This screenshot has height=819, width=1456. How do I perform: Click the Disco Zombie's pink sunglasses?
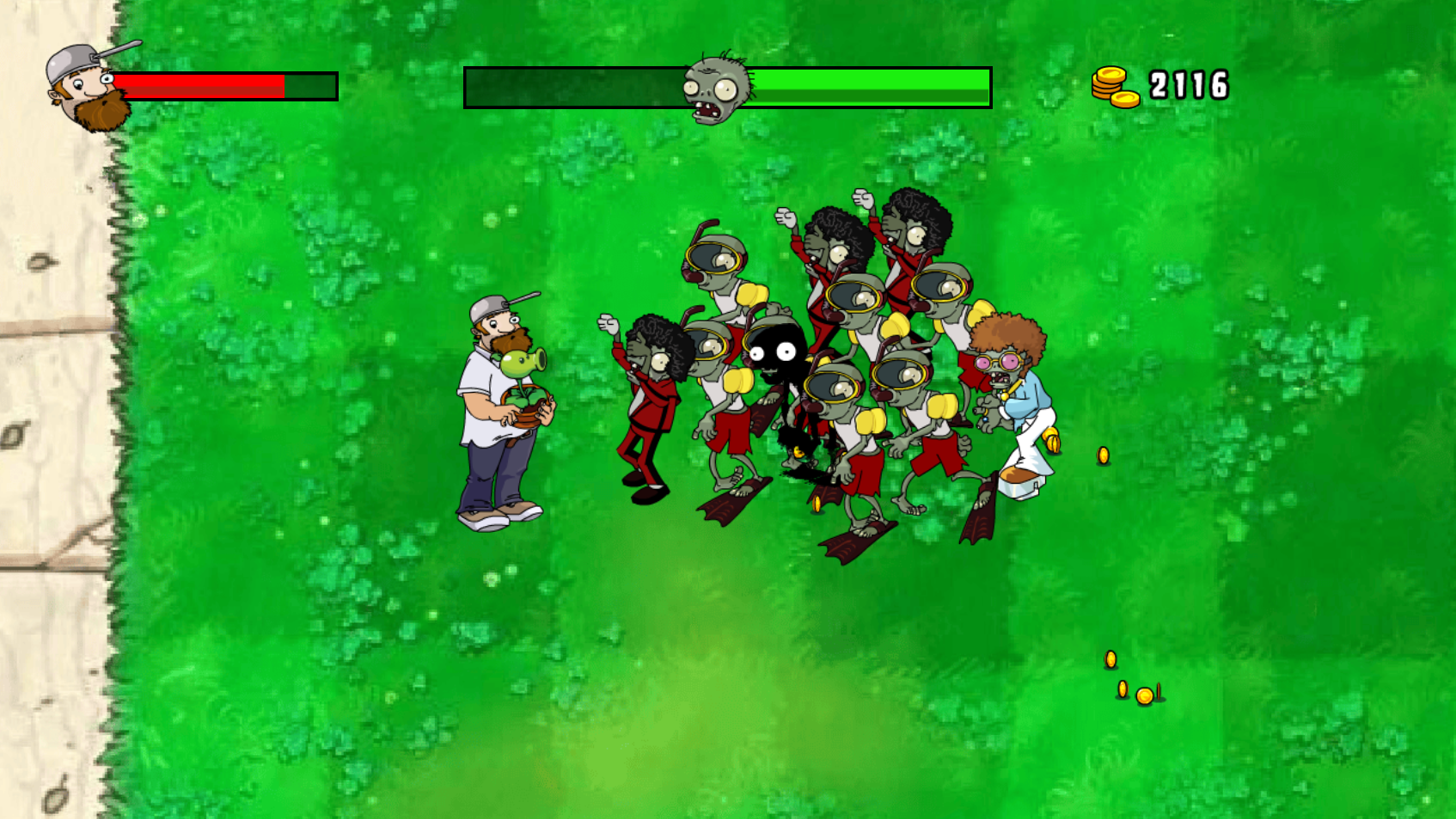(x=997, y=362)
